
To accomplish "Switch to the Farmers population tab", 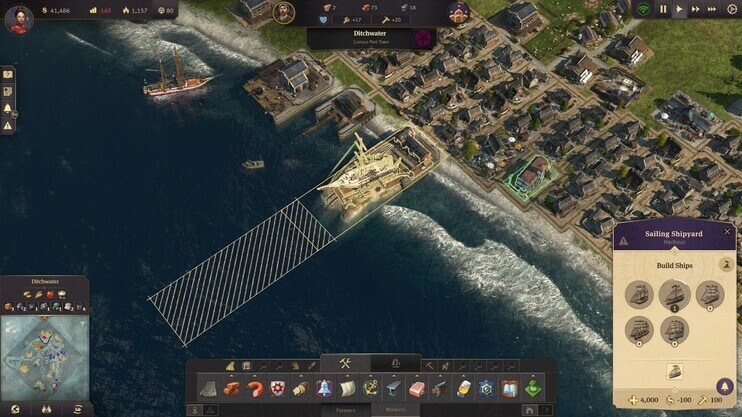I will tap(344, 410).
